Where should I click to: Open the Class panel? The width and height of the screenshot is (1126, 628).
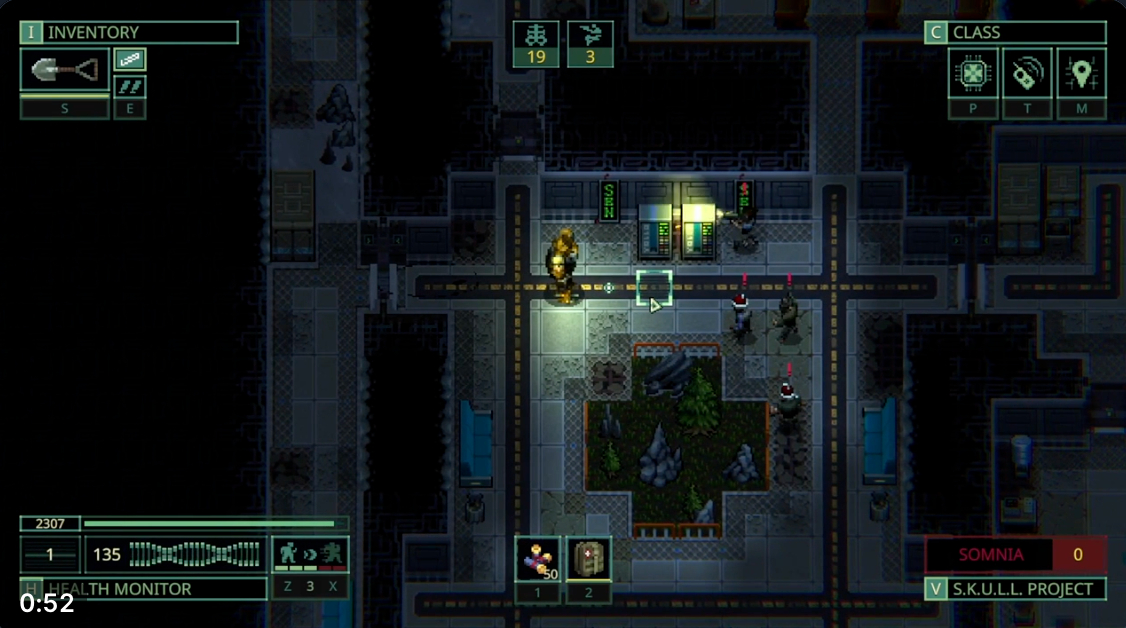[x=1015, y=33]
